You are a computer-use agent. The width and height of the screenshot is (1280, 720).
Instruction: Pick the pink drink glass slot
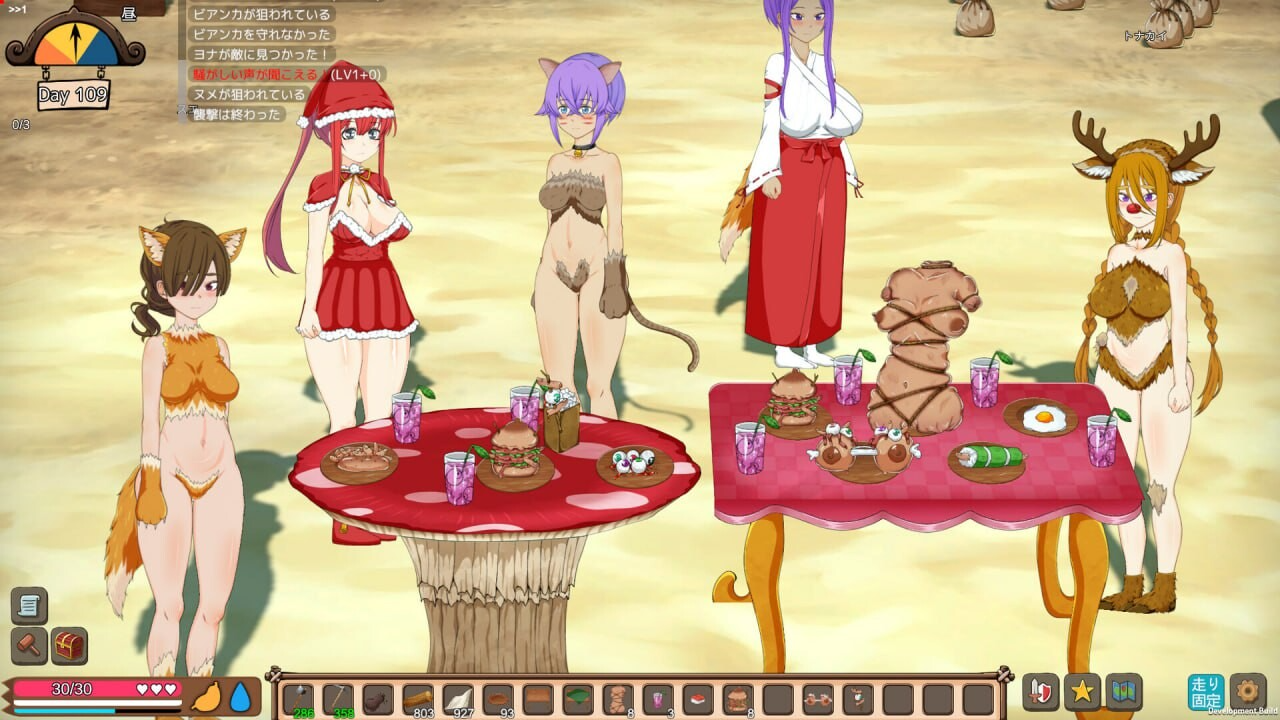tap(658, 698)
